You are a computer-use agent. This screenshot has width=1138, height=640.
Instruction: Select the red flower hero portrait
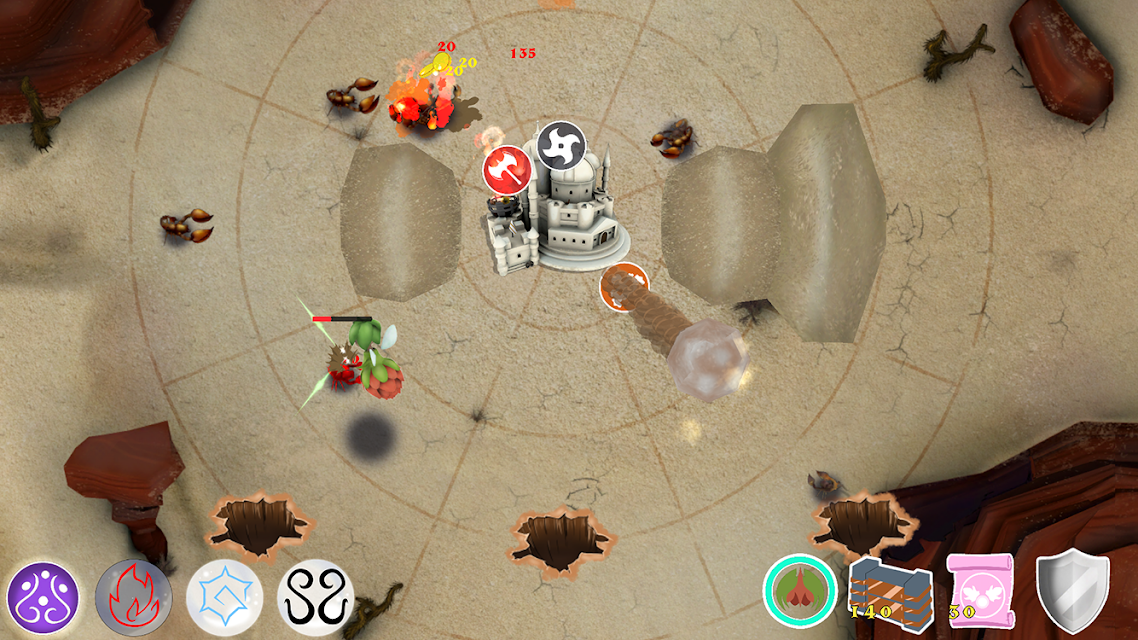coord(800,592)
